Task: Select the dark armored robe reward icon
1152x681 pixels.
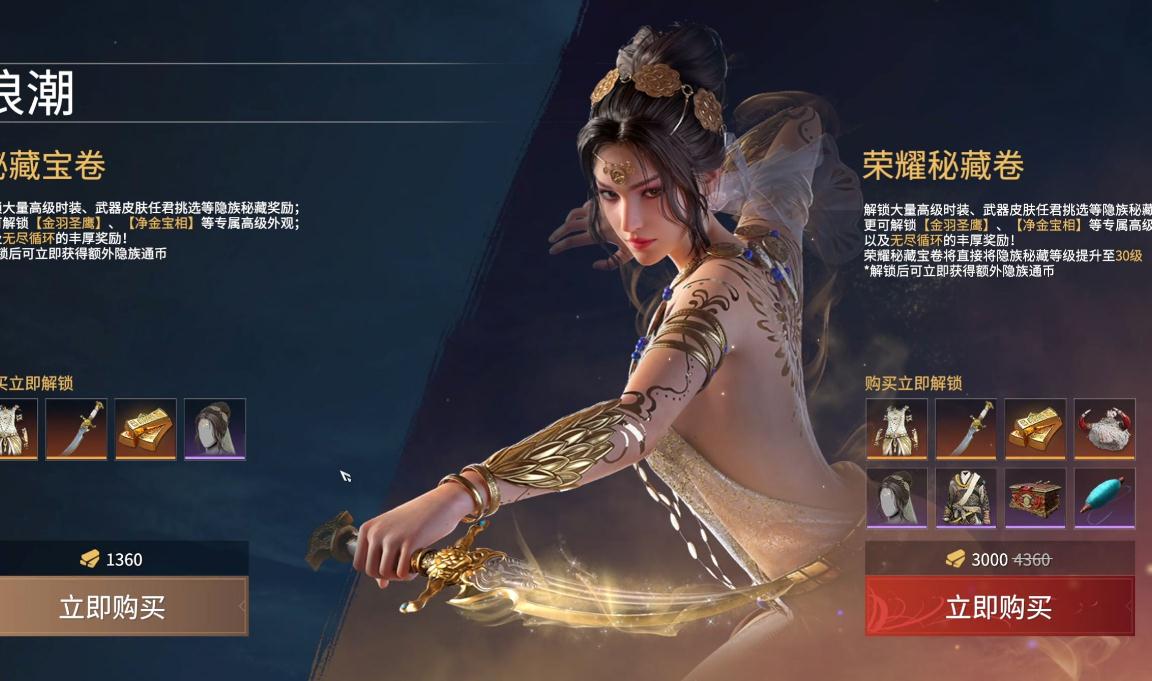Action: point(966,497)
